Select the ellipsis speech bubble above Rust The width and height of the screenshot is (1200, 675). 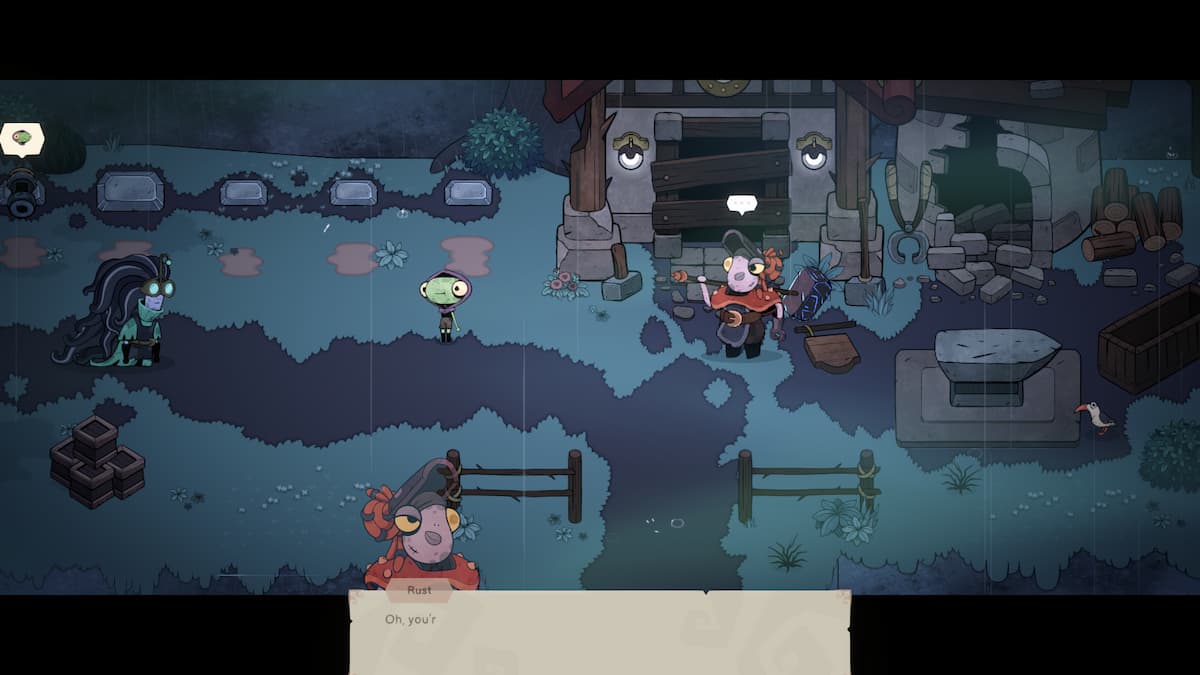coord(741,204)
